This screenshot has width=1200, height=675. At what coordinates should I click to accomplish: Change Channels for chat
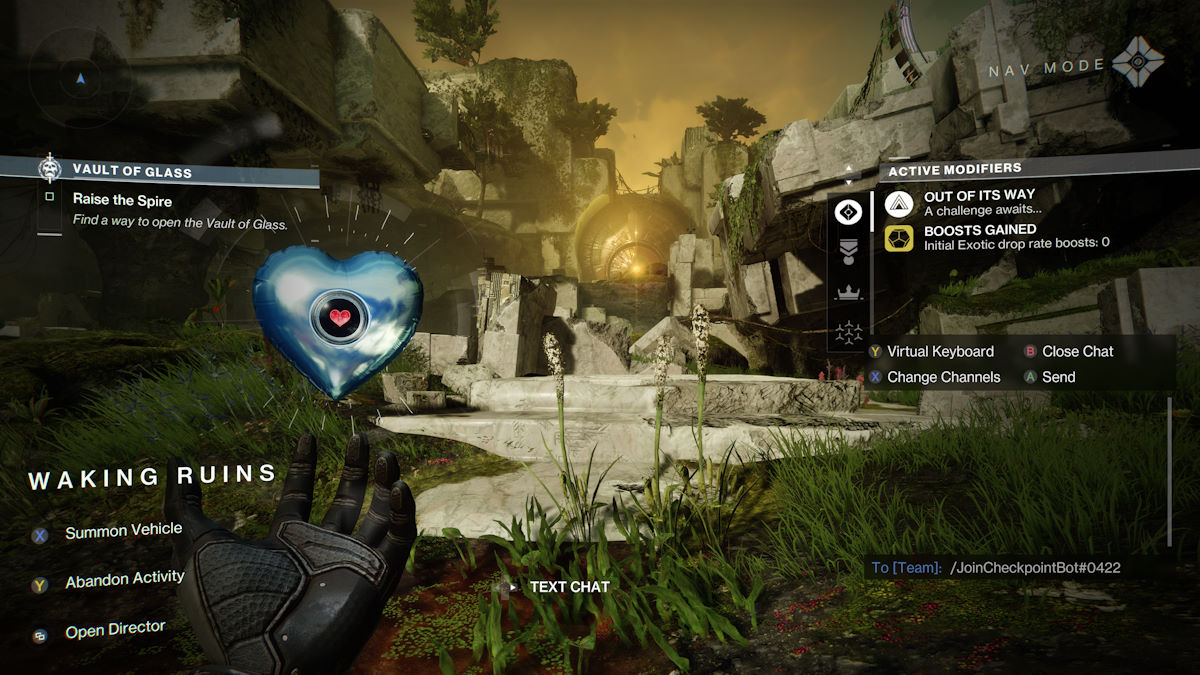point(943,377)
